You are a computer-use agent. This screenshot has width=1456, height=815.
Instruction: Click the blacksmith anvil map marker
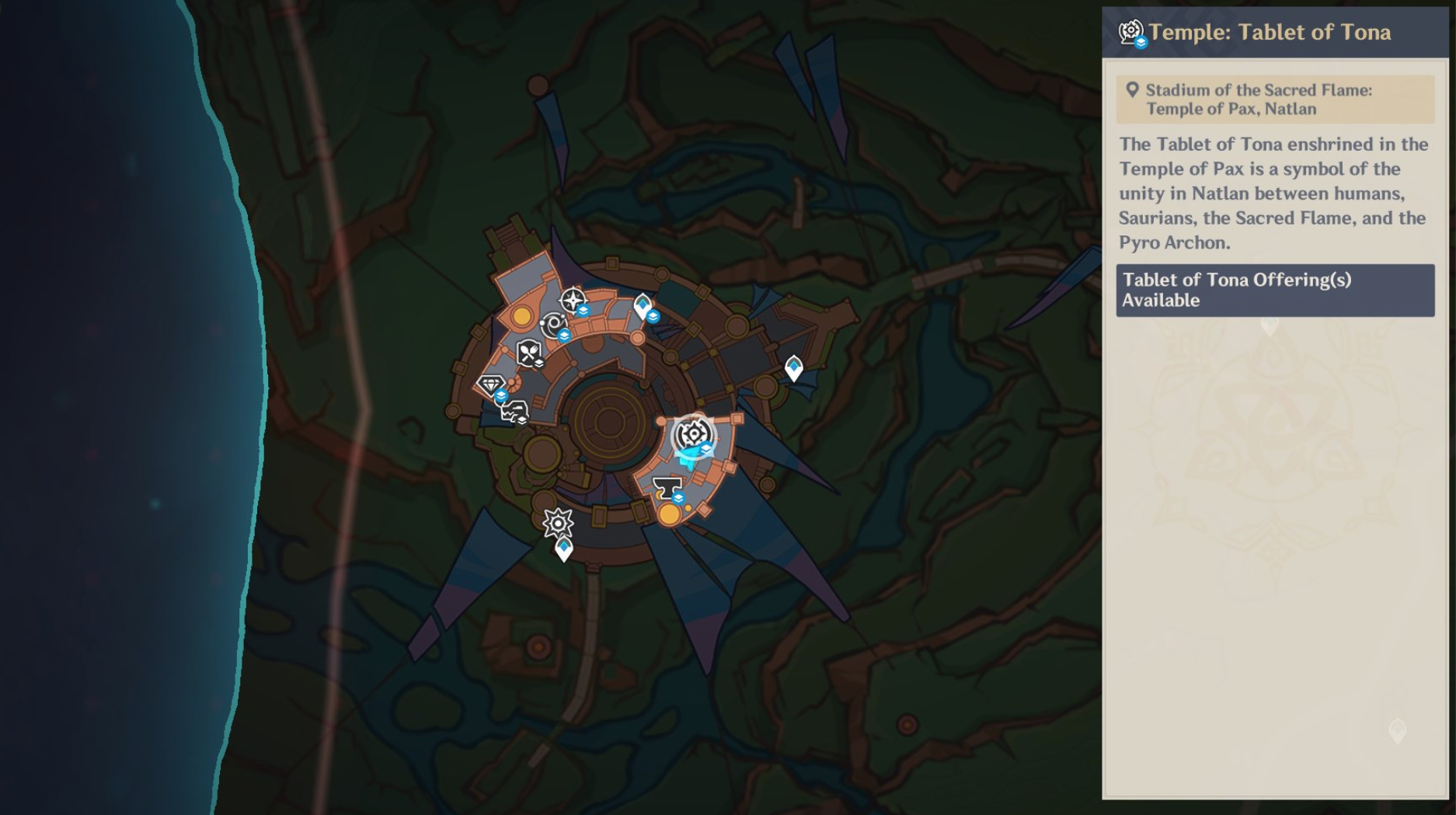pos(667,488)
